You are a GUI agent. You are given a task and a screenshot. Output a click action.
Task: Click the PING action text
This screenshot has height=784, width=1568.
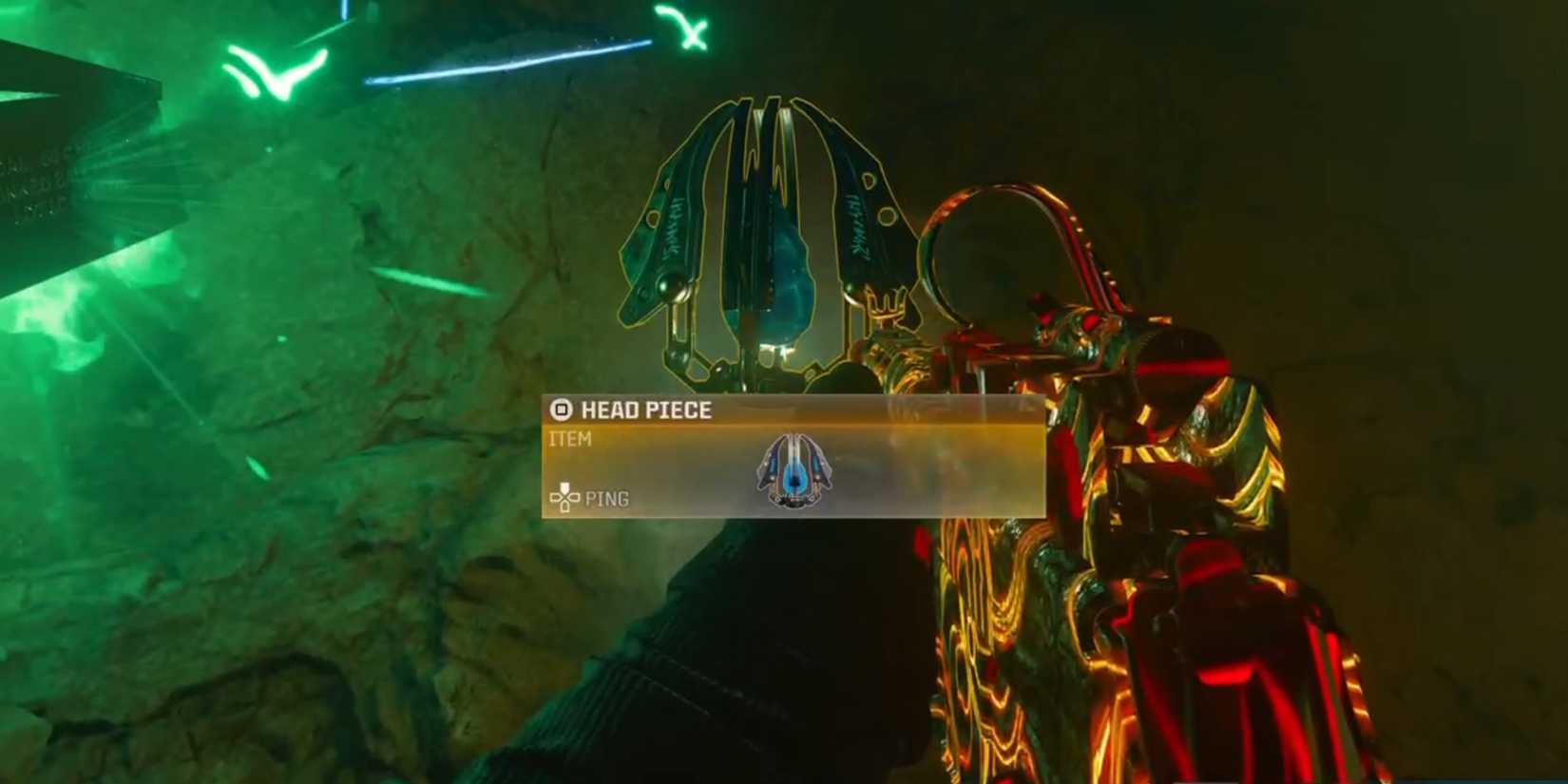click(609, 496)
